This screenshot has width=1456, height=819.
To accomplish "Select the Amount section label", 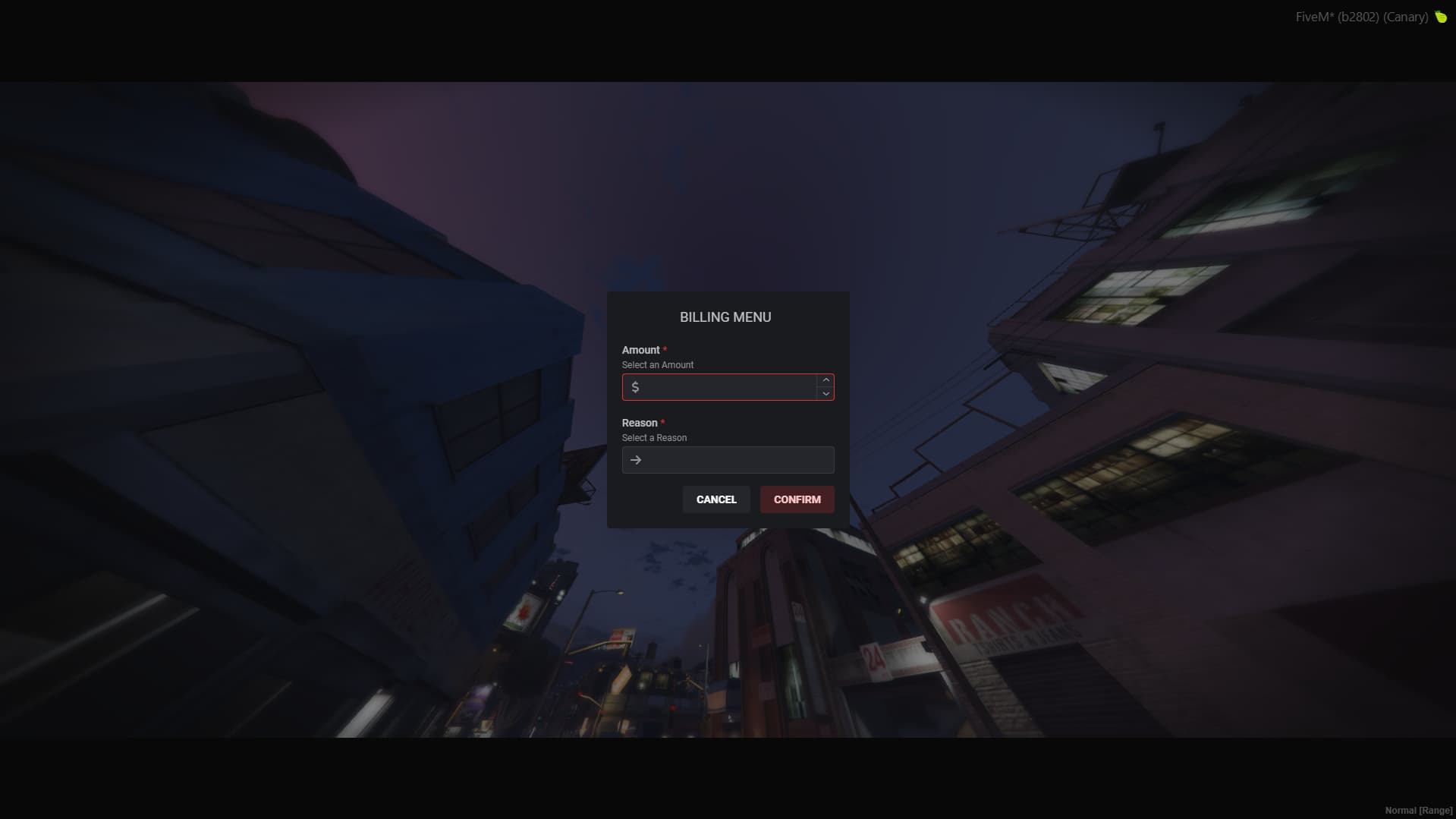I will click(640, 350).
